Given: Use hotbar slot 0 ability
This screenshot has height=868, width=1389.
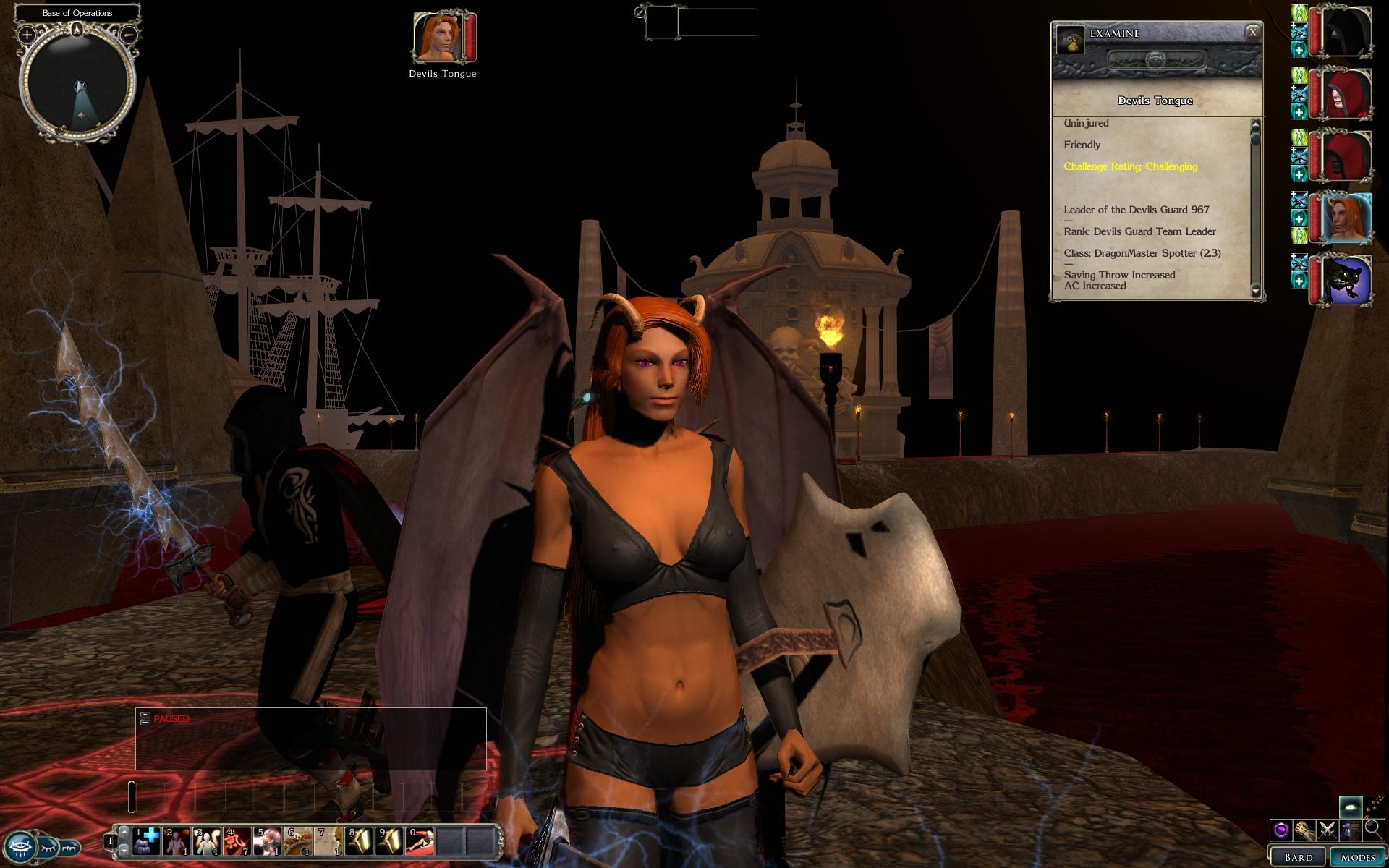Looking at the screenshot, I should coord(420,841).
